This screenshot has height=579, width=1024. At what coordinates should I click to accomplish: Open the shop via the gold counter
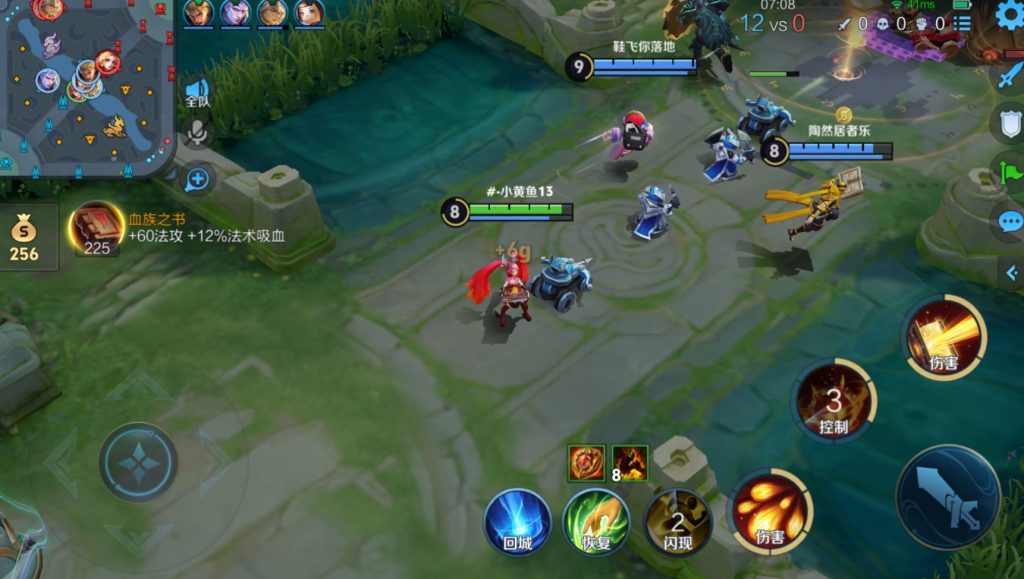point(25,238)
